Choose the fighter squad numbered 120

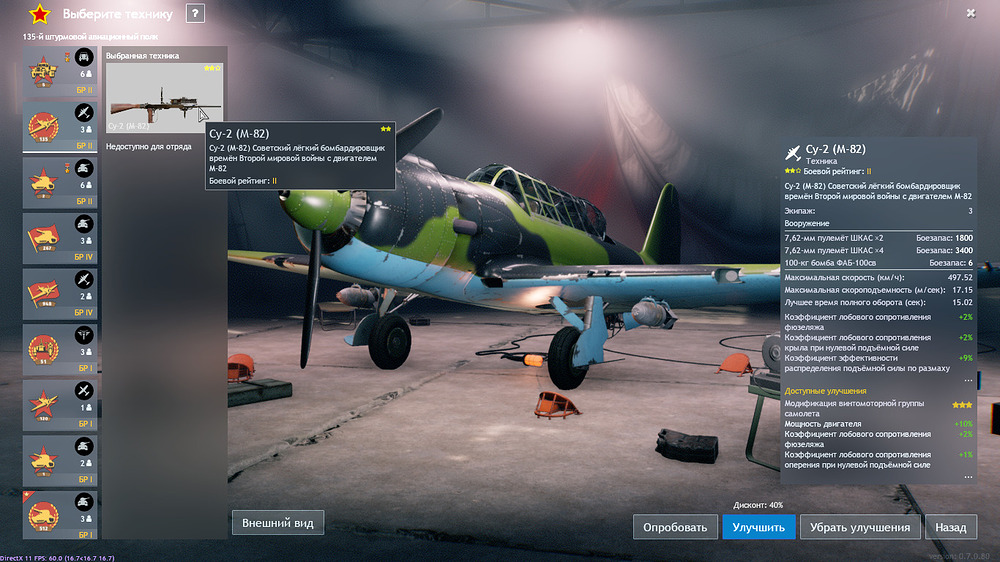coord(60,405)
